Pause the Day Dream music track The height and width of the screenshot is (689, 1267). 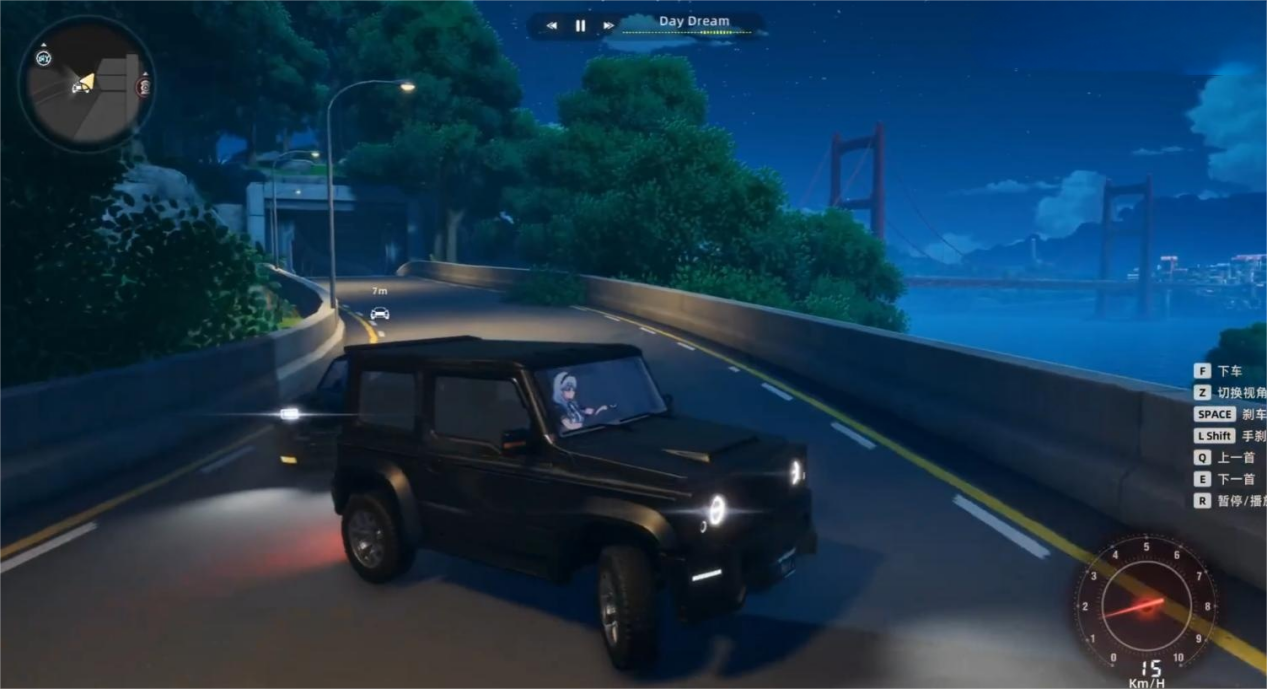(x=580, y=26)
